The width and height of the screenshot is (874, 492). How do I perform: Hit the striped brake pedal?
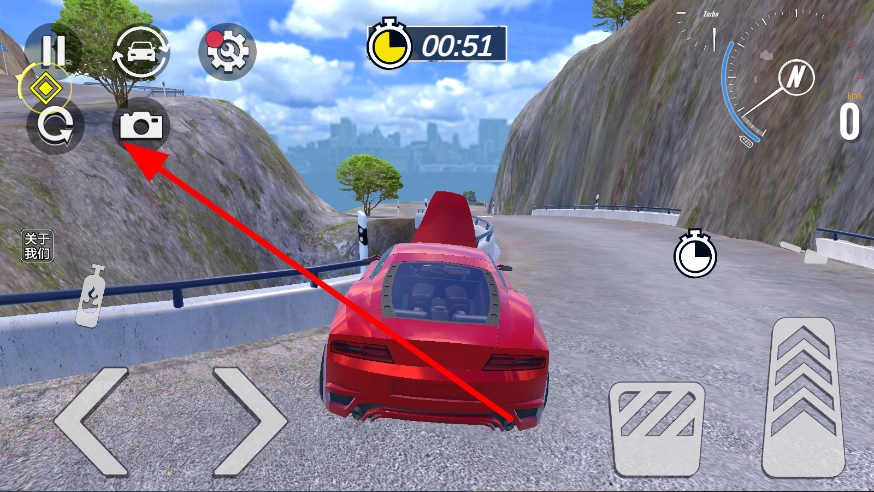[658, 429]
